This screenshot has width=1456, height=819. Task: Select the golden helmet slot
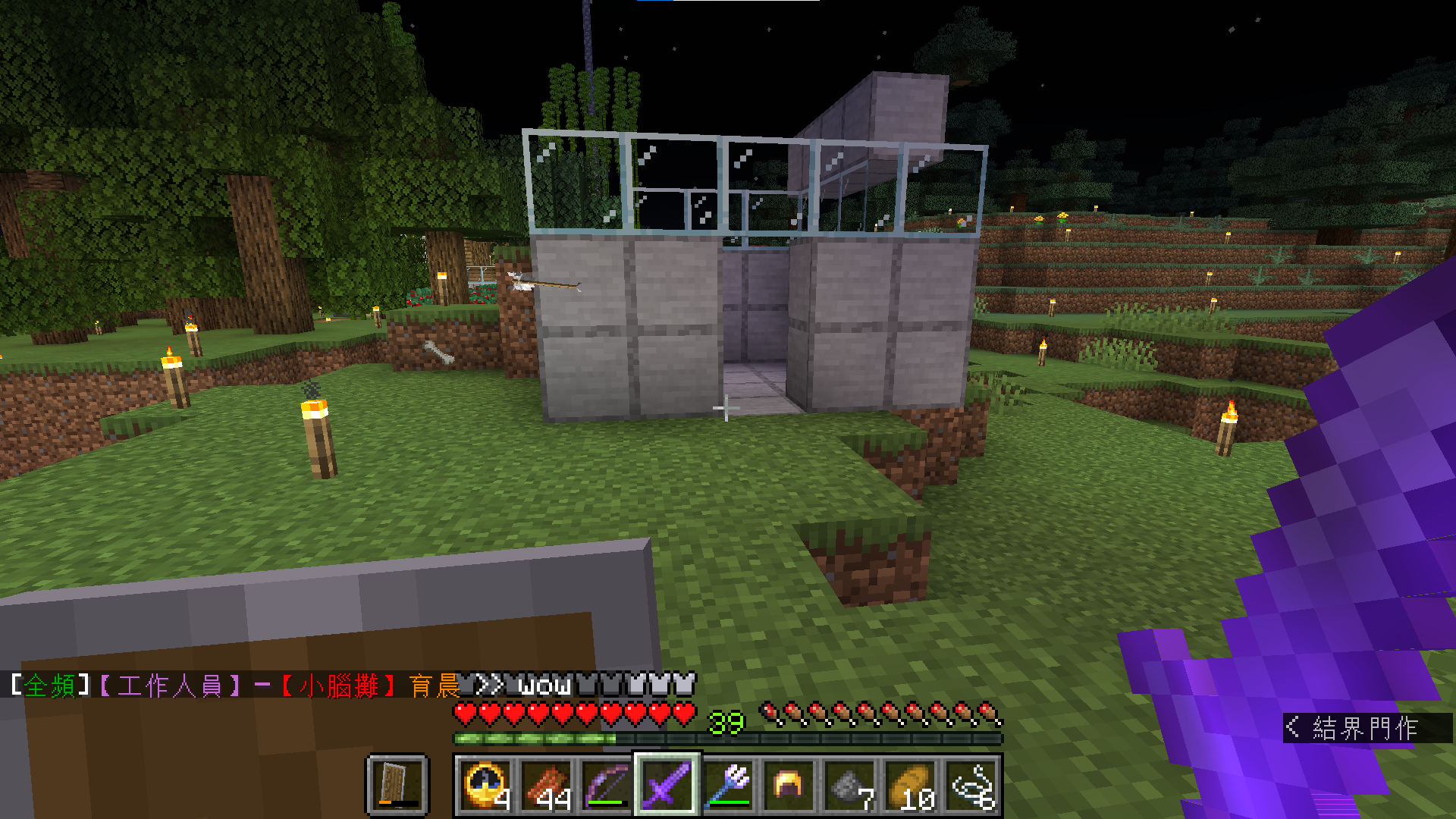789,786
